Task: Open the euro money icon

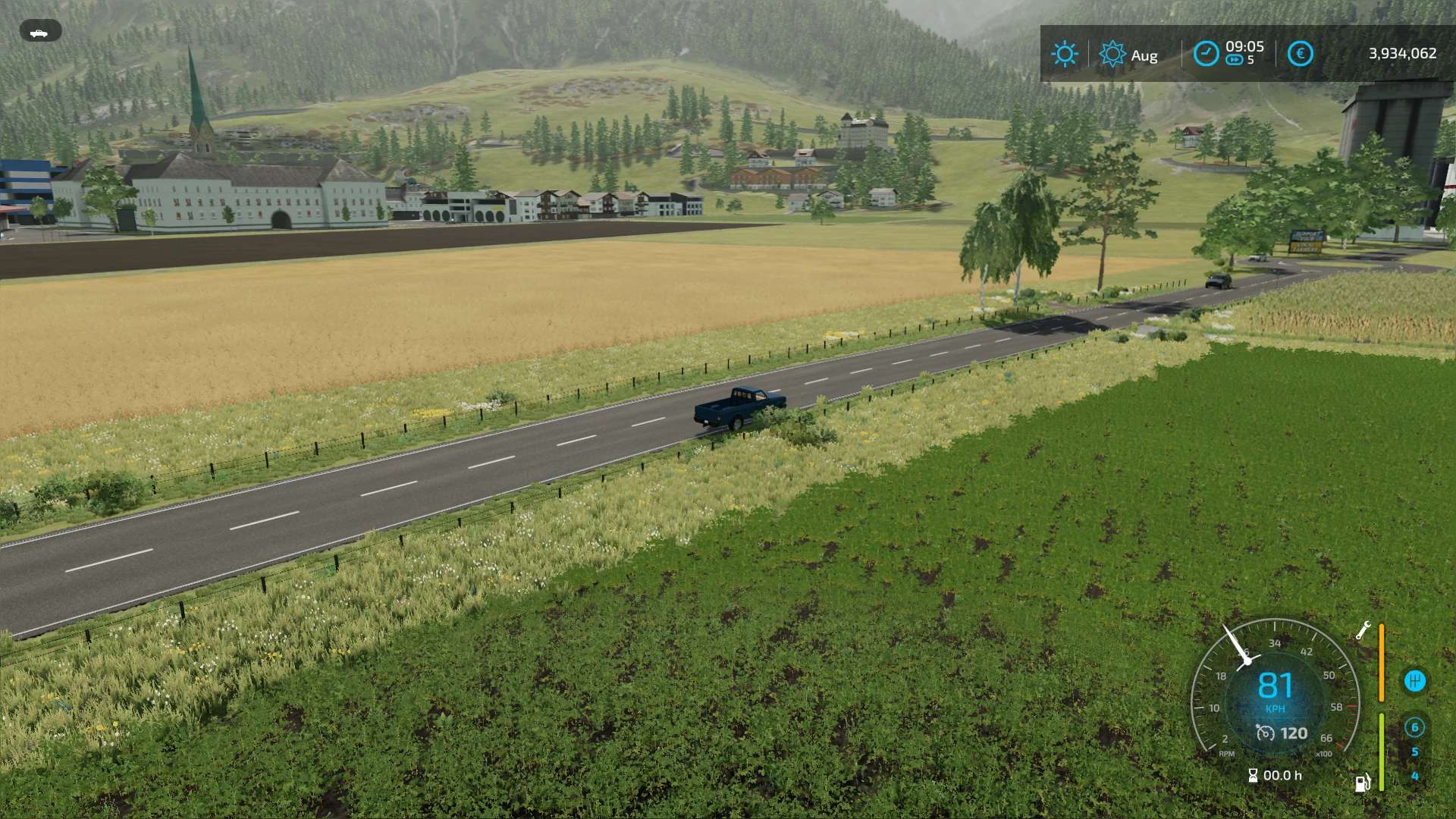Action: (x=1300, y=54)
